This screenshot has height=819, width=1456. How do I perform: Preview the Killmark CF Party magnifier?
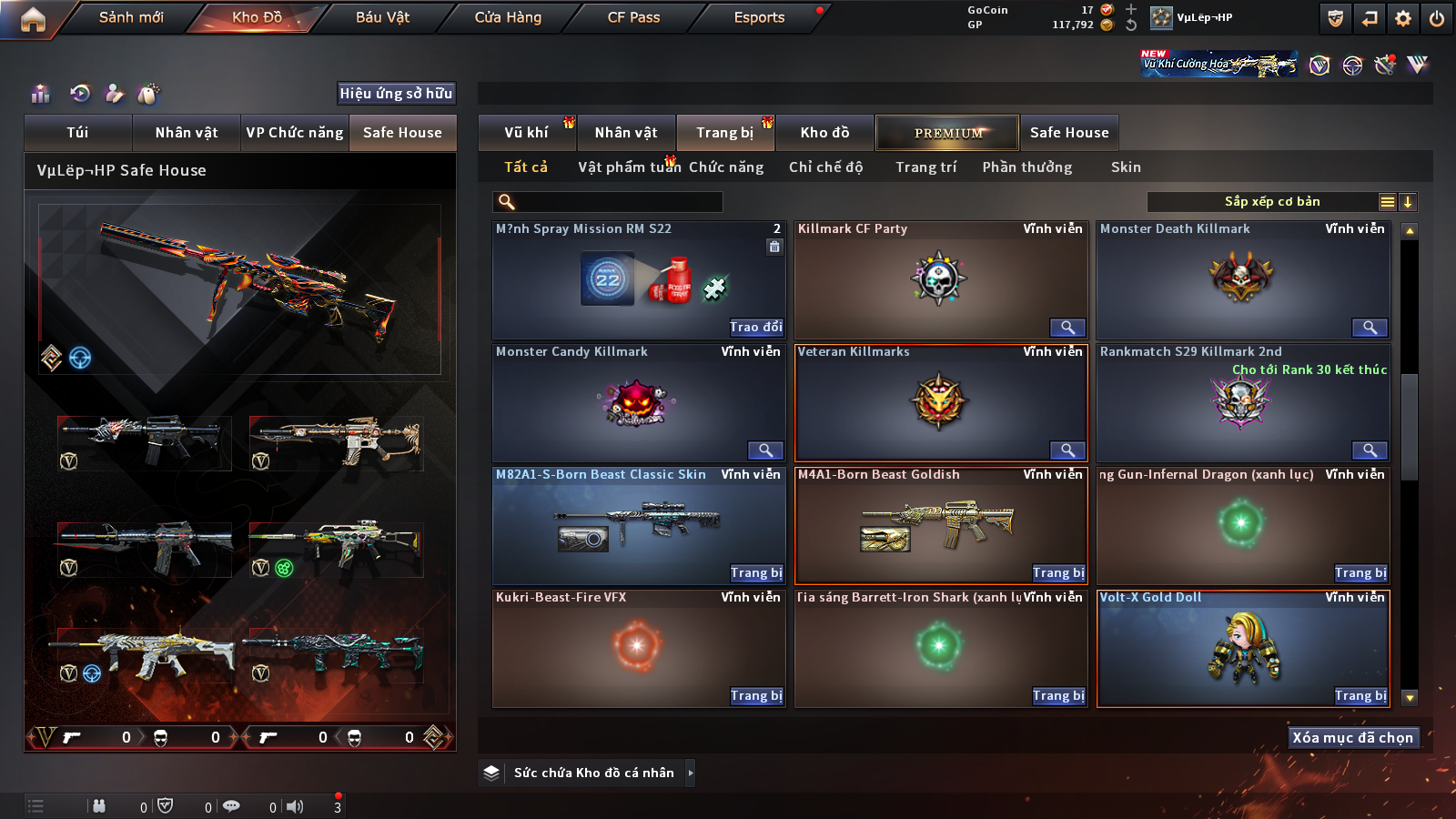1067,328
